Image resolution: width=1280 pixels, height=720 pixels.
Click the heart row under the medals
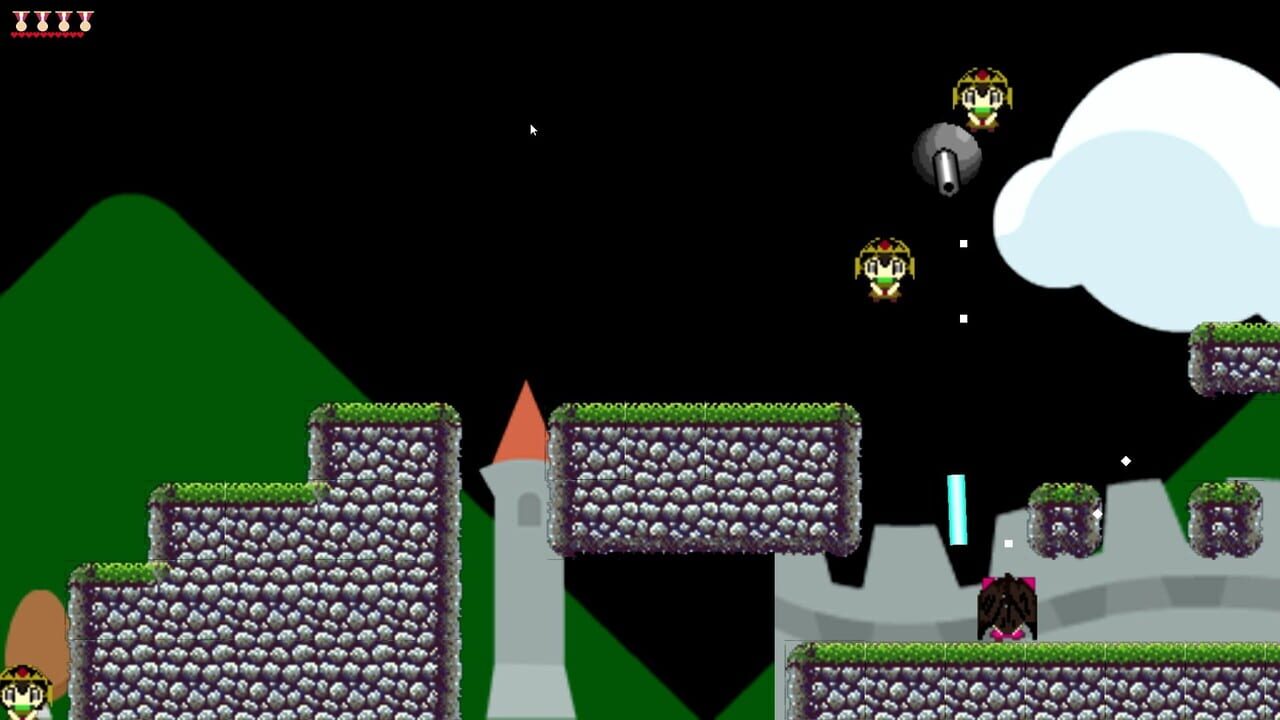pos(47,34)
